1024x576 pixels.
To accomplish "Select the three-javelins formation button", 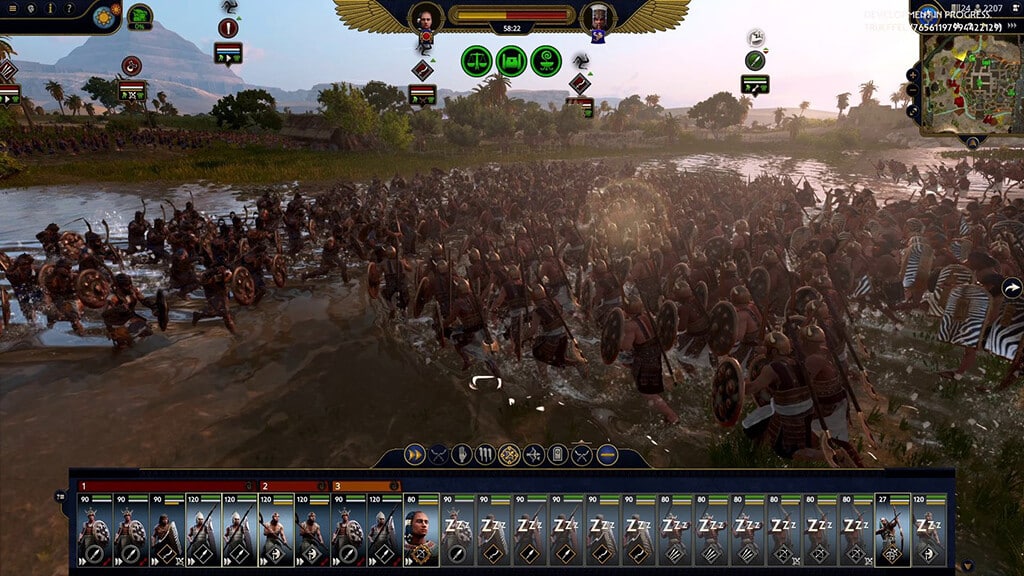I will [485, 455].
